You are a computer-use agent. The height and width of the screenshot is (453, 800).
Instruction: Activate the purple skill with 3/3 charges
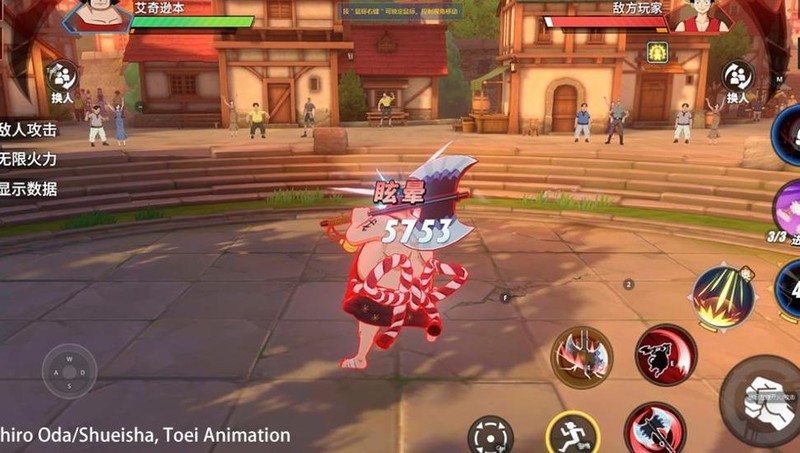(x=787, y=212)
